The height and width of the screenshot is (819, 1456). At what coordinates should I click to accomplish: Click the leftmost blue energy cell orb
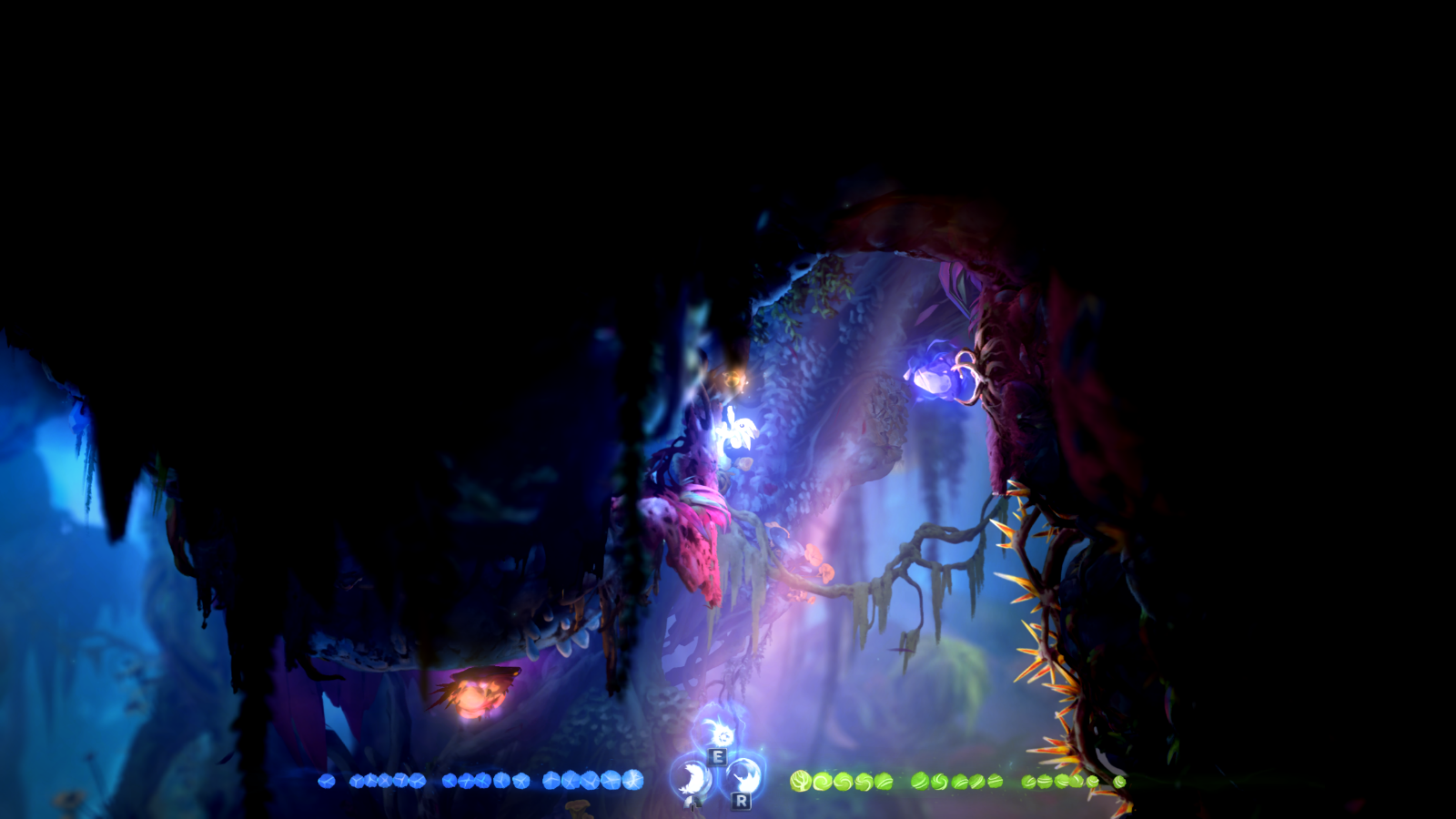[326, 782]
